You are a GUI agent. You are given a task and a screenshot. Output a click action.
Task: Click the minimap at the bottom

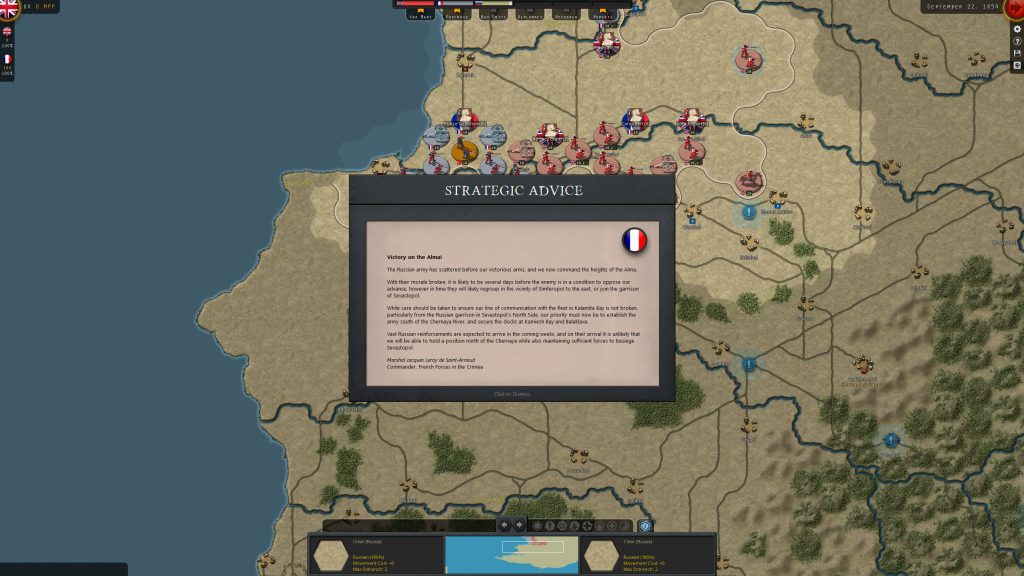click(x=511, y=554)
